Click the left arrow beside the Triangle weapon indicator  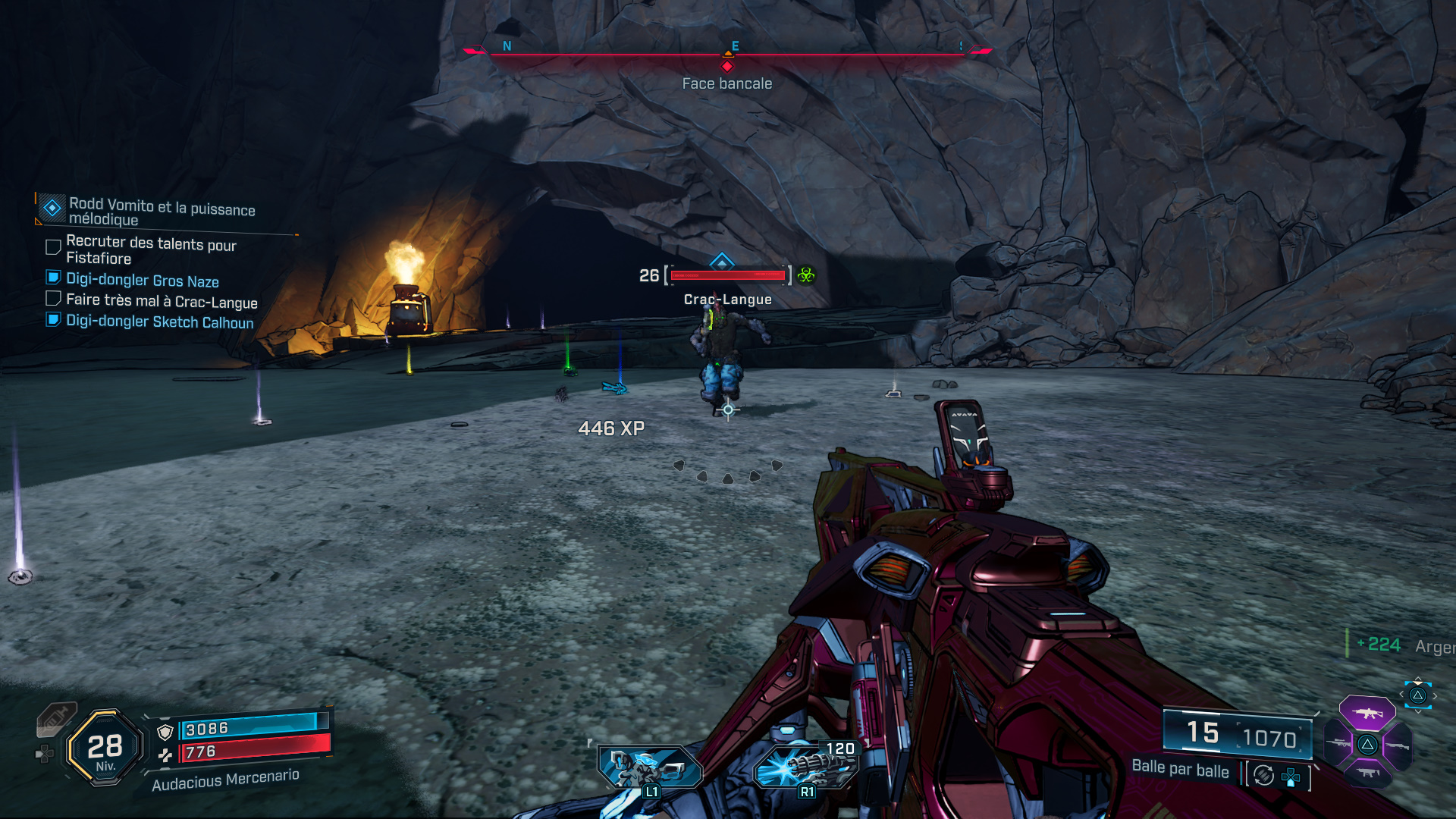1402,694
